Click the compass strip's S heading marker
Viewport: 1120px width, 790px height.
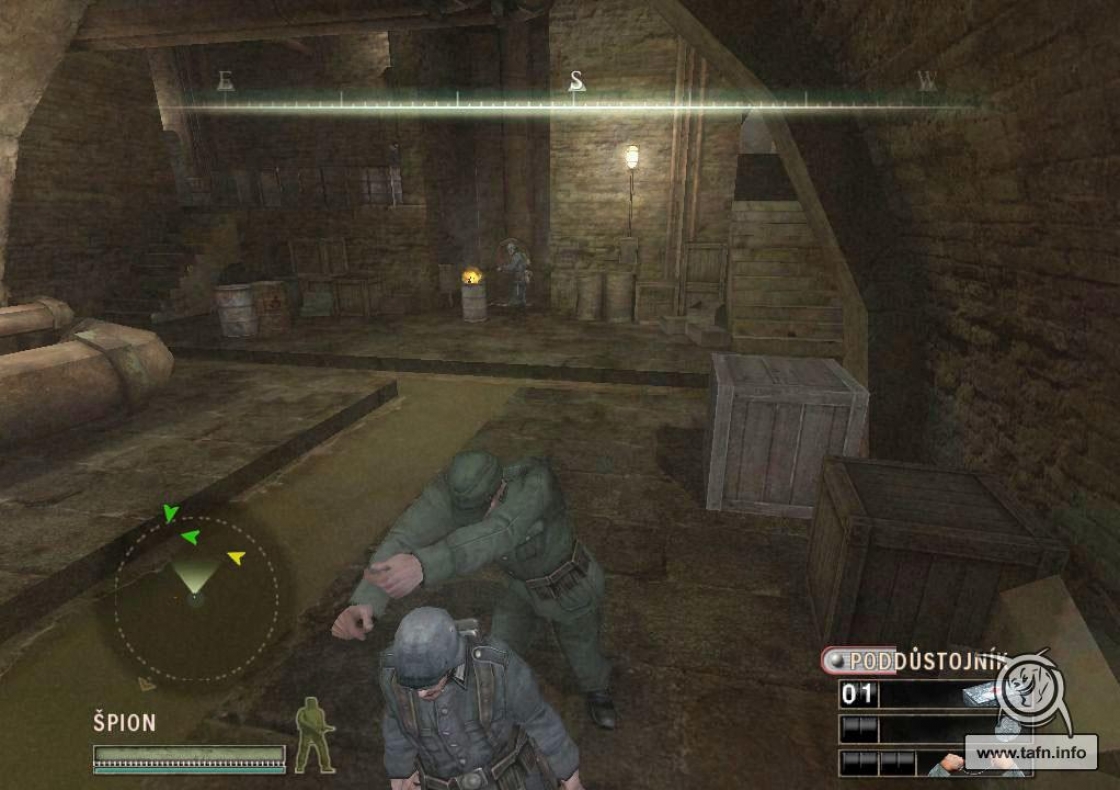click(x=576, y=82)
